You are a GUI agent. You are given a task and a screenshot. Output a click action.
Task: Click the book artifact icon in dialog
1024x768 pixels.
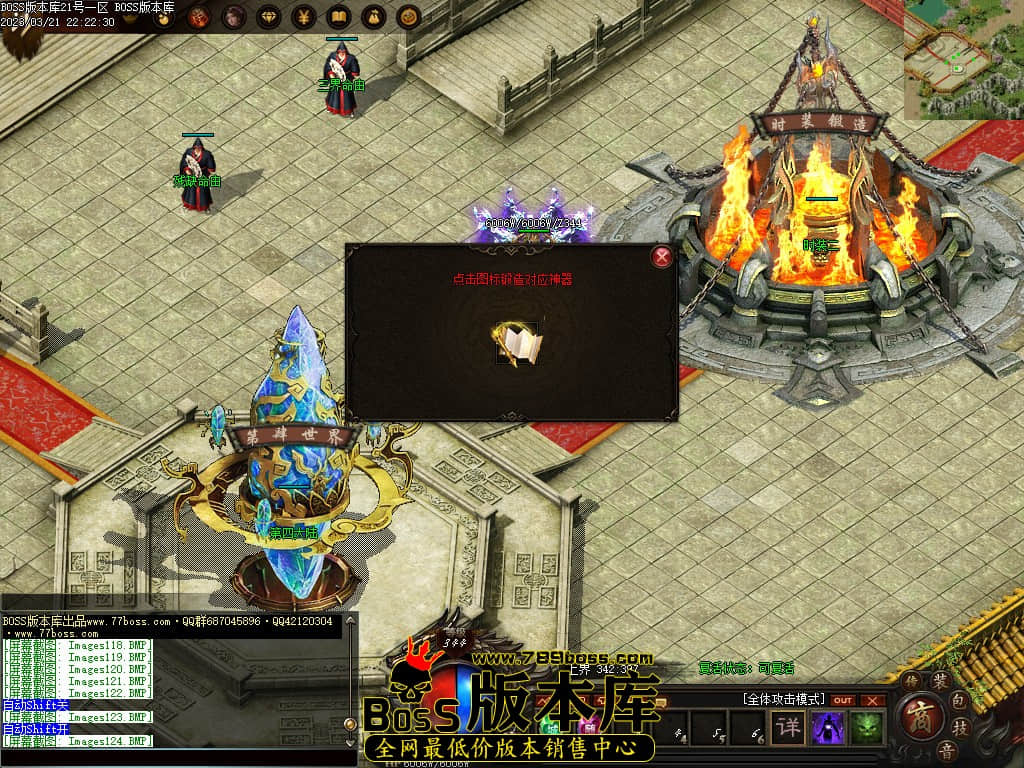[518, 344]
